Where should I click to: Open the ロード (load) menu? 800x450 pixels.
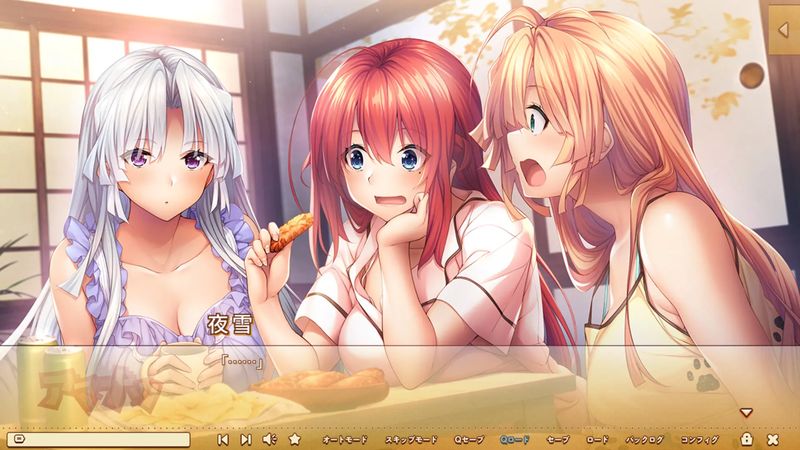point(597,439)
